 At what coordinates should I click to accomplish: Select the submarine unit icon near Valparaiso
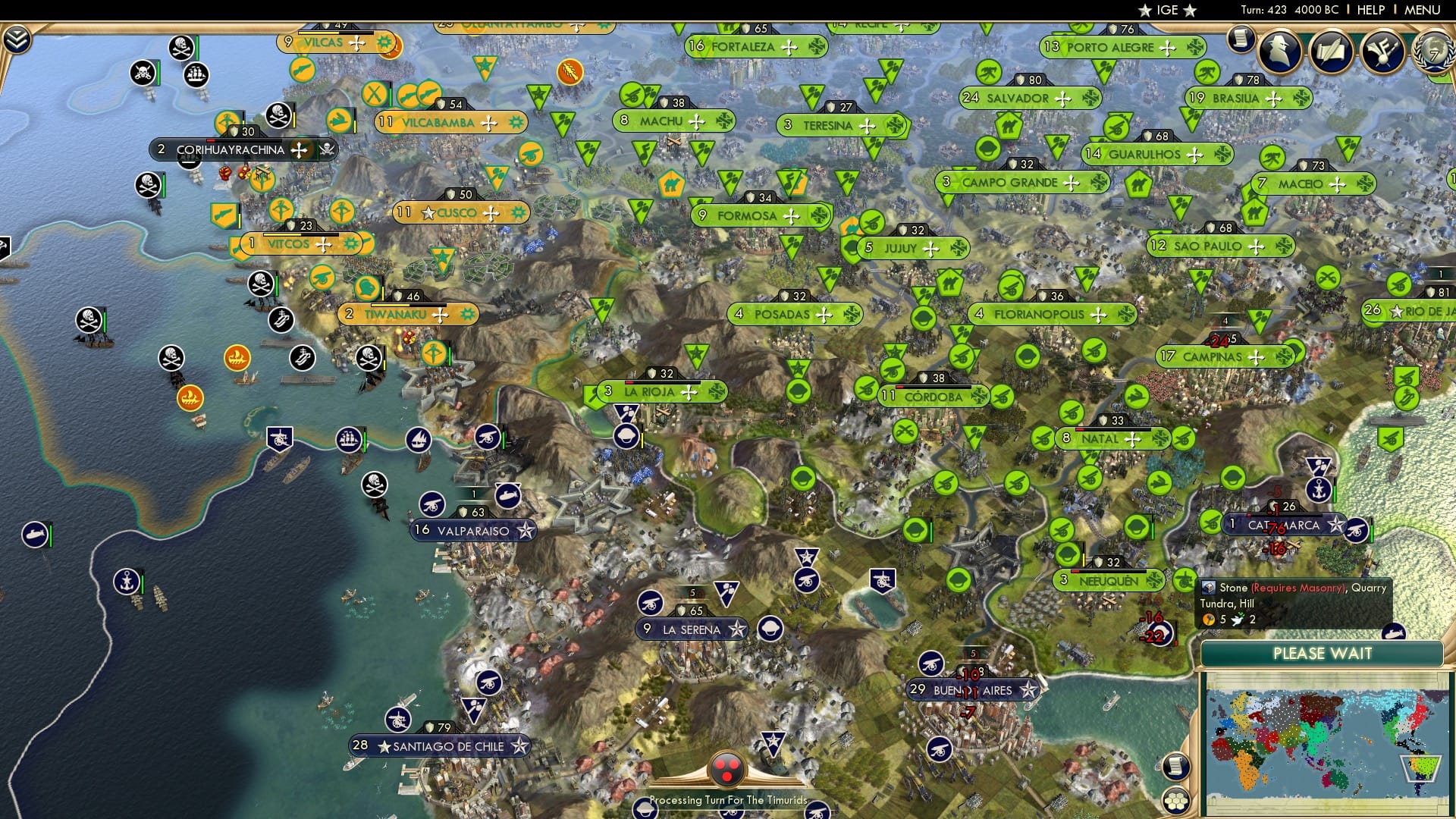(507, 494)
